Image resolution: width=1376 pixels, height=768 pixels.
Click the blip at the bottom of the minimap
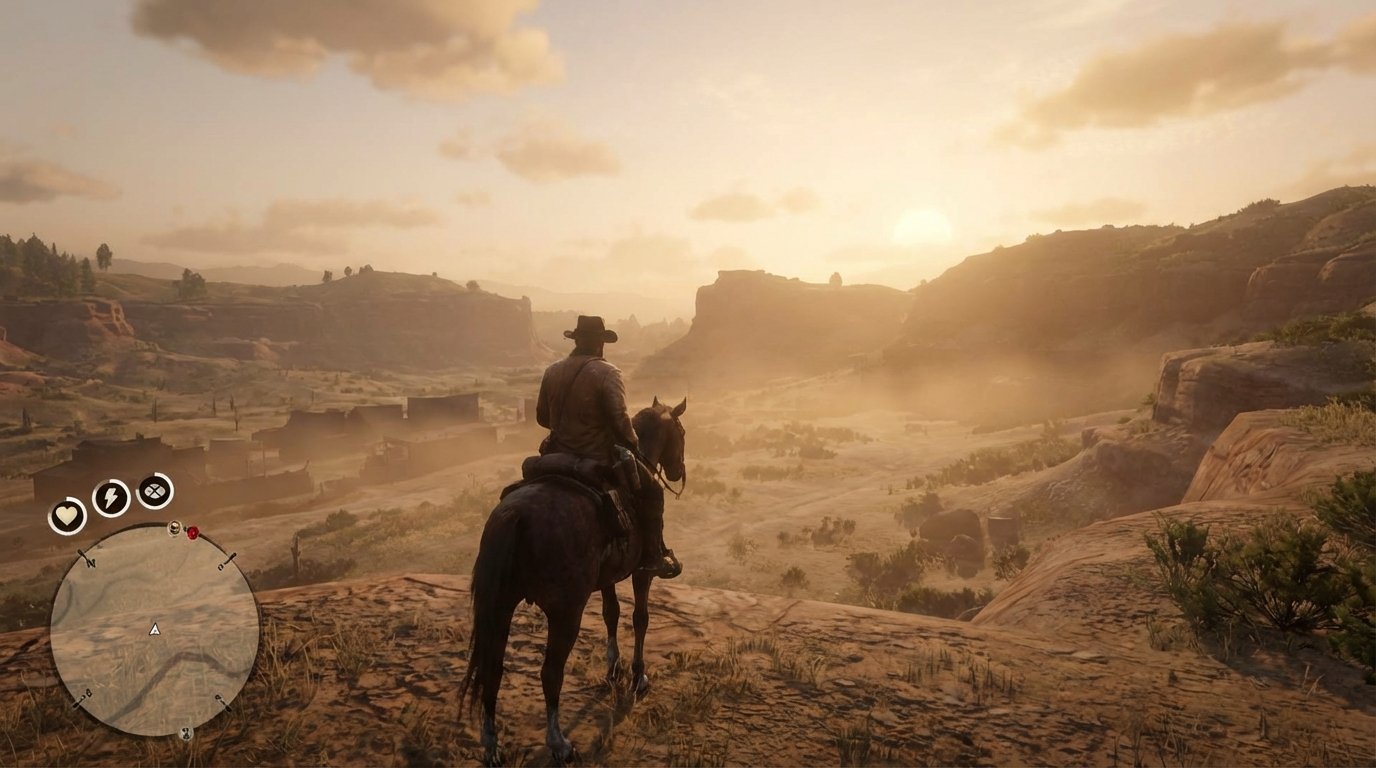(187, 733)
